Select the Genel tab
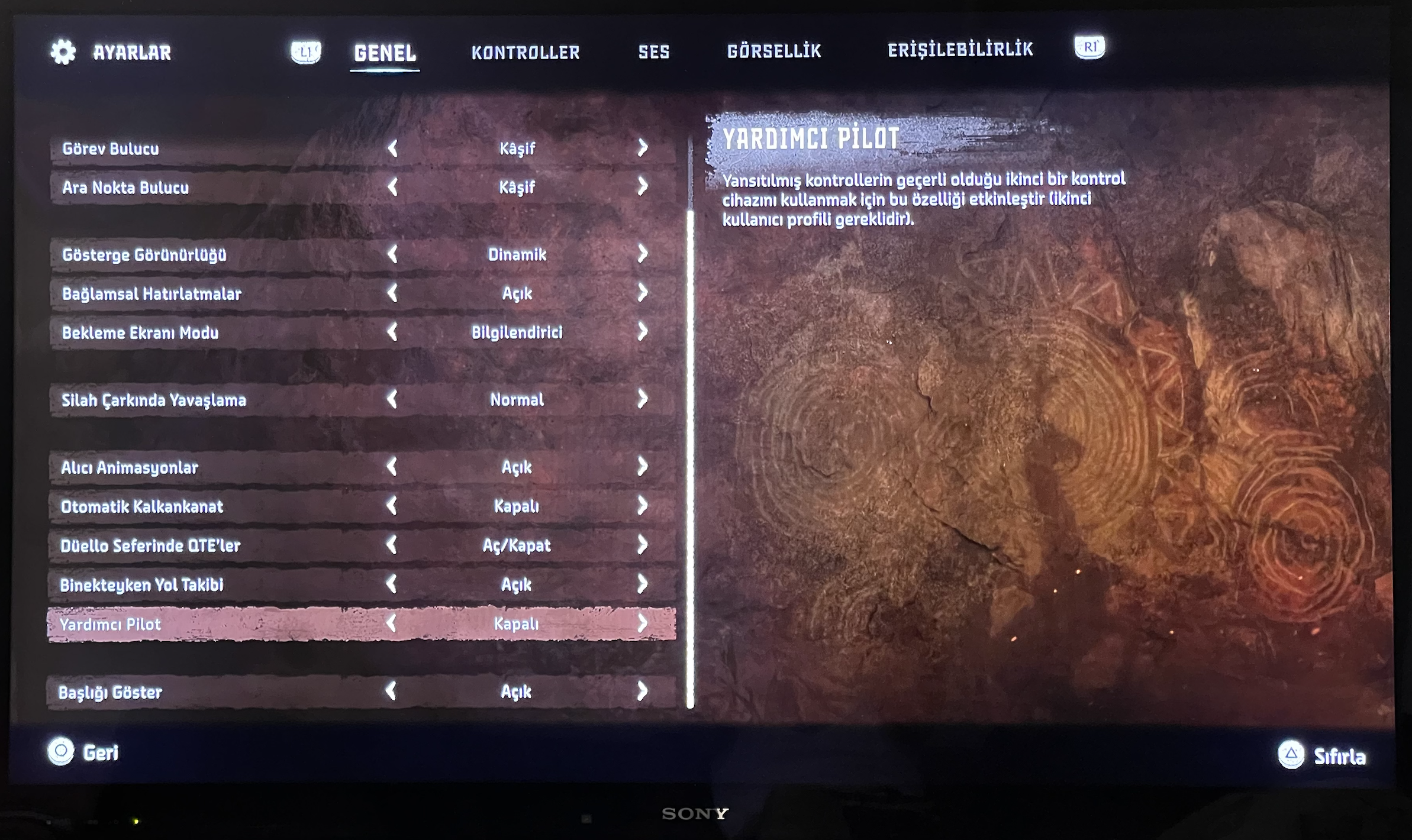 385,53
